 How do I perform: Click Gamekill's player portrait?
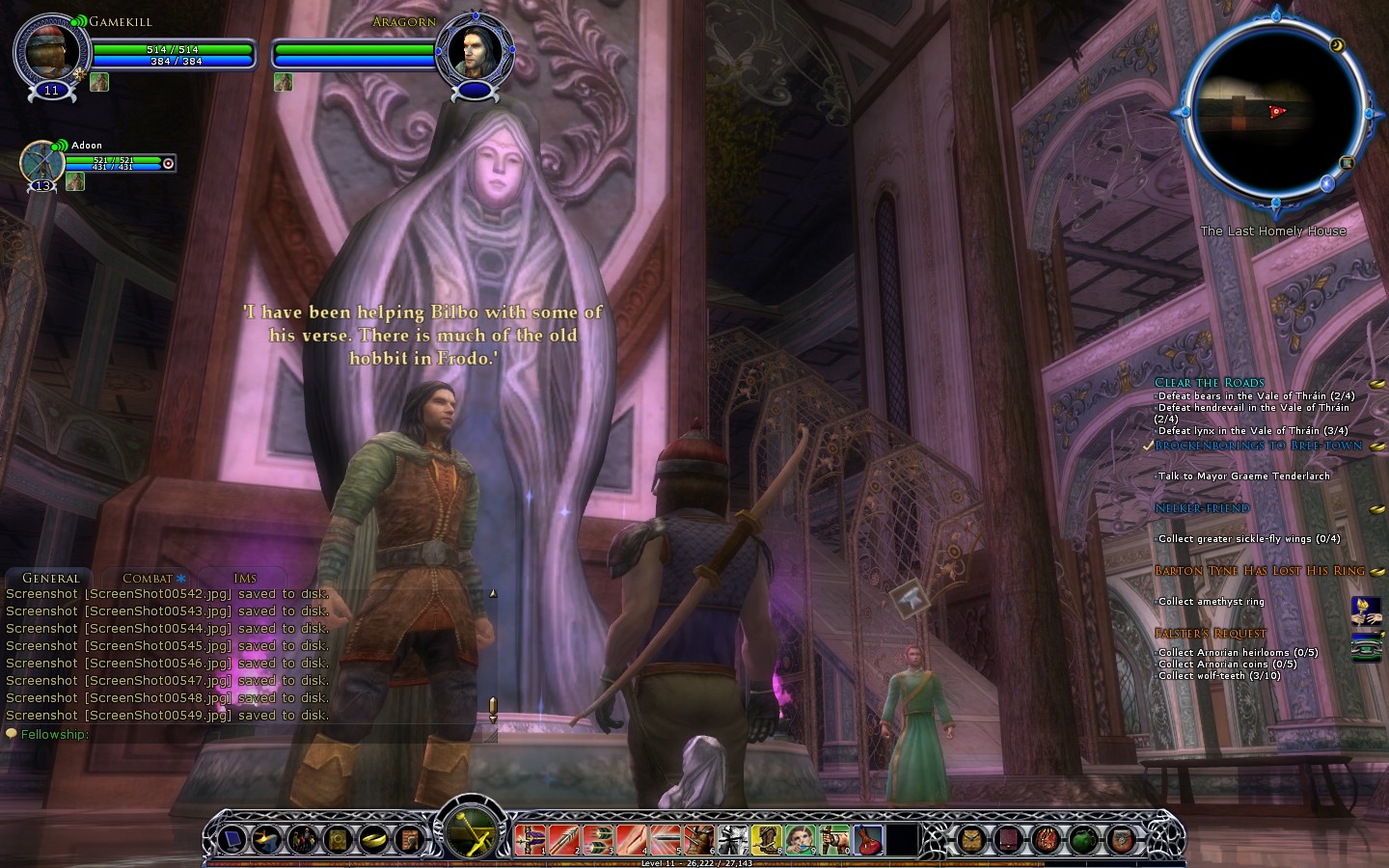[x=50, y=51]
